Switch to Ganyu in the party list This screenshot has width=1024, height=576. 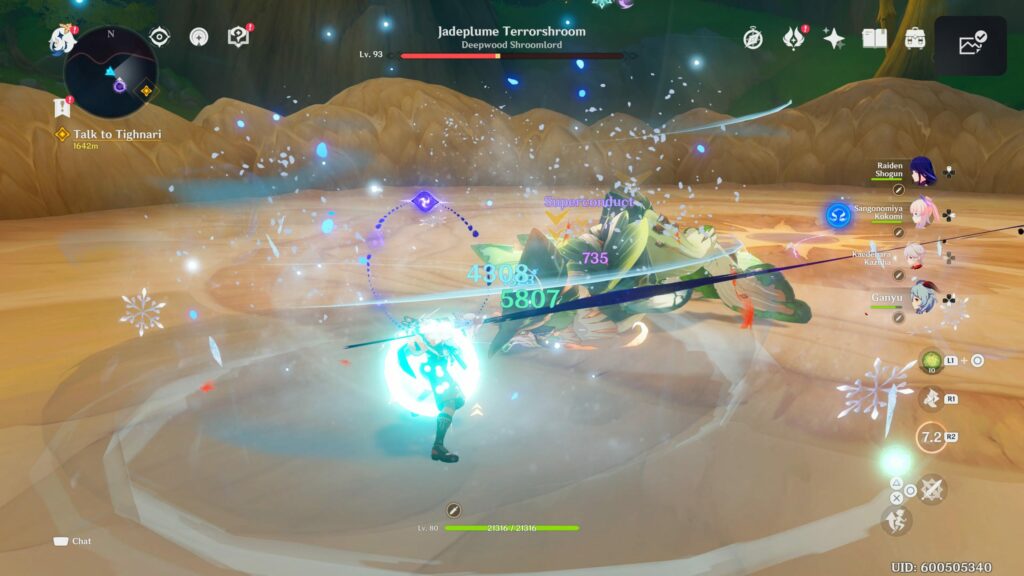(921, 296)
